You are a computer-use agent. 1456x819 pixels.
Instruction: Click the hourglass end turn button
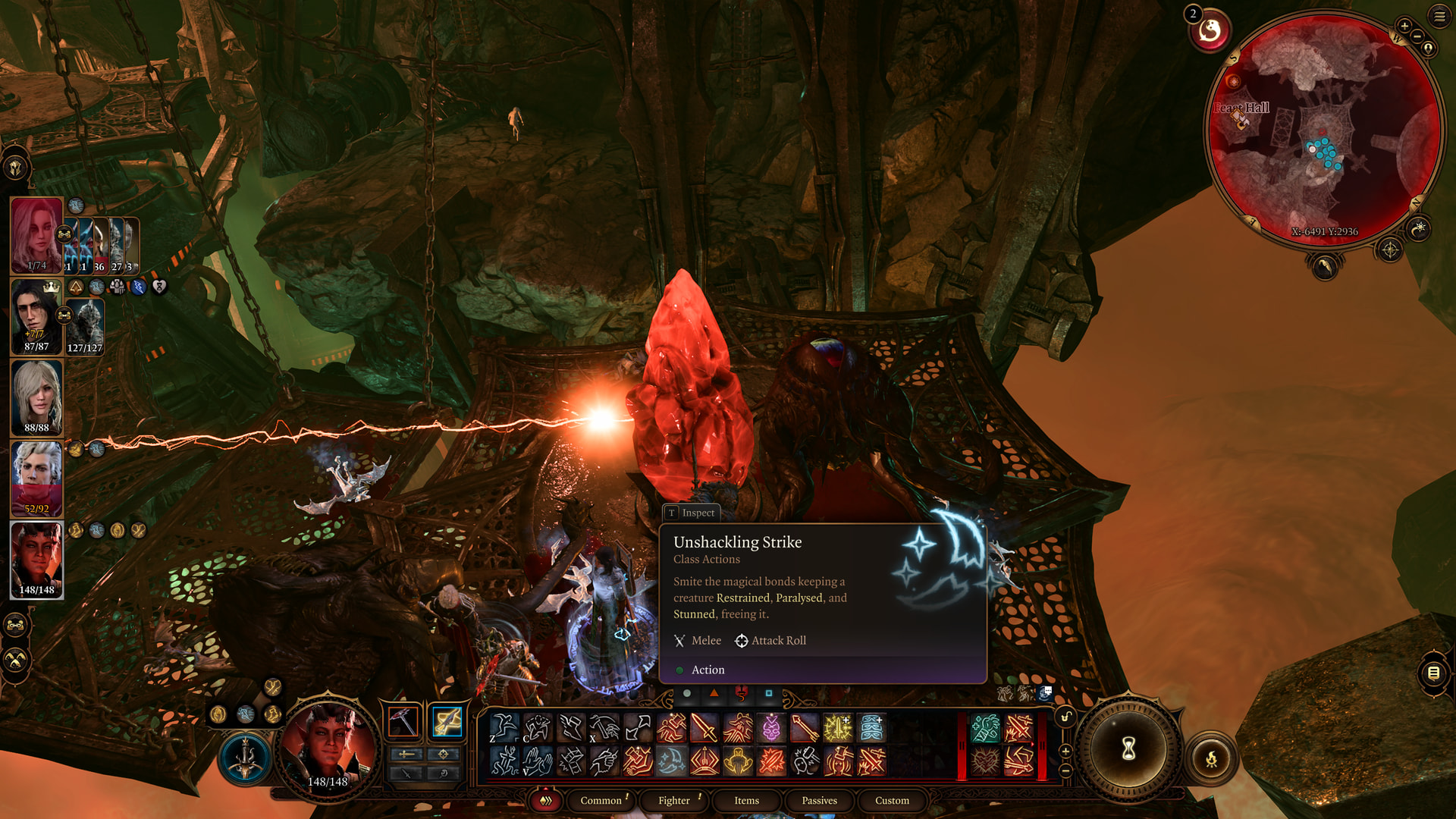1128,749
